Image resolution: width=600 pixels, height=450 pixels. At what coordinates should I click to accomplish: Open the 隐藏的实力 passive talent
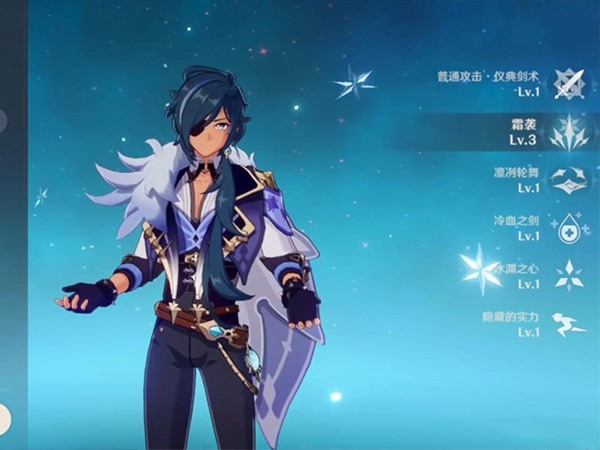point(568,324)
